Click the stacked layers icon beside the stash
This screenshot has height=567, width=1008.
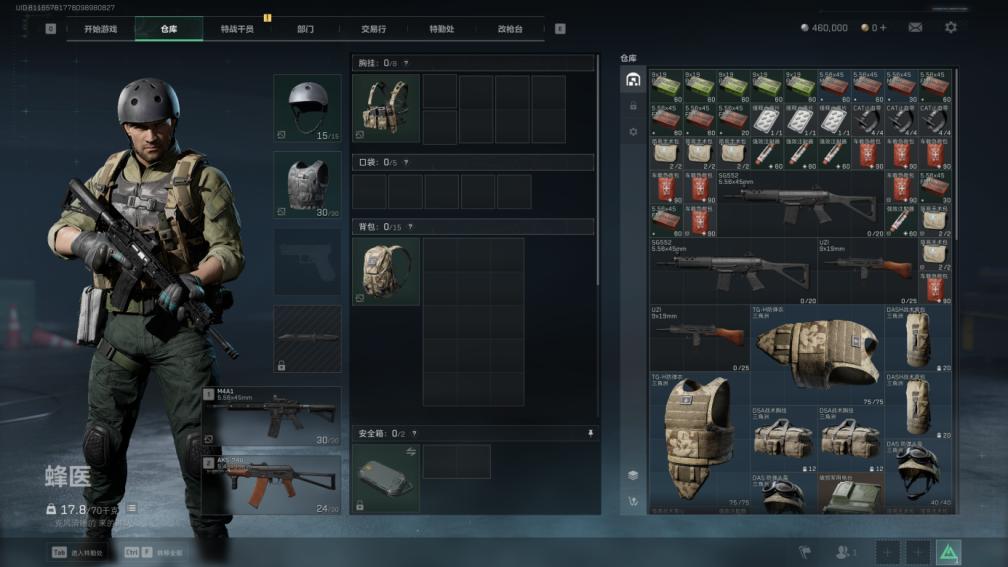[x=632, y=475]
